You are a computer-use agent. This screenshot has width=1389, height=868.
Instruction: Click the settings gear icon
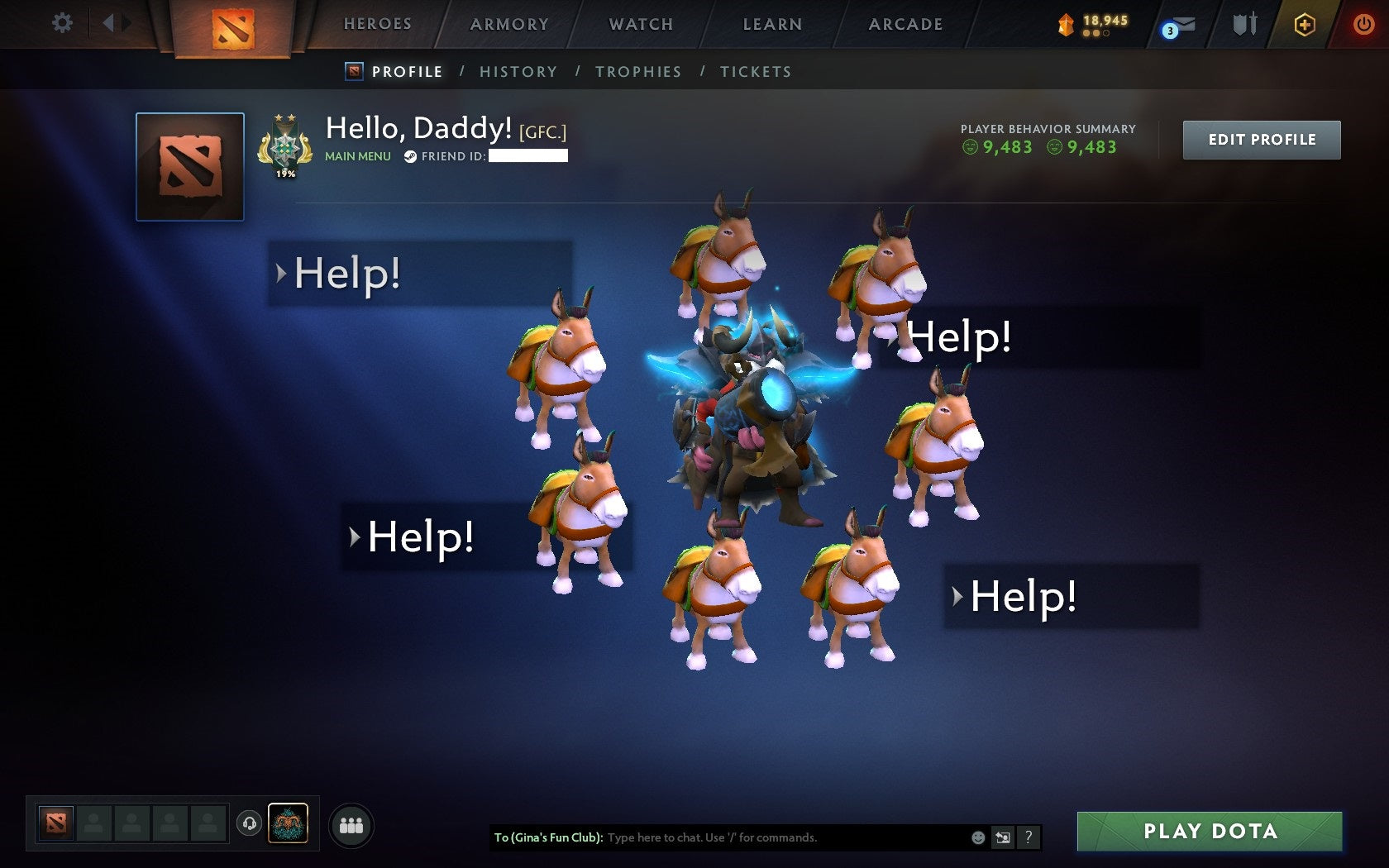(x=60, y=24)
